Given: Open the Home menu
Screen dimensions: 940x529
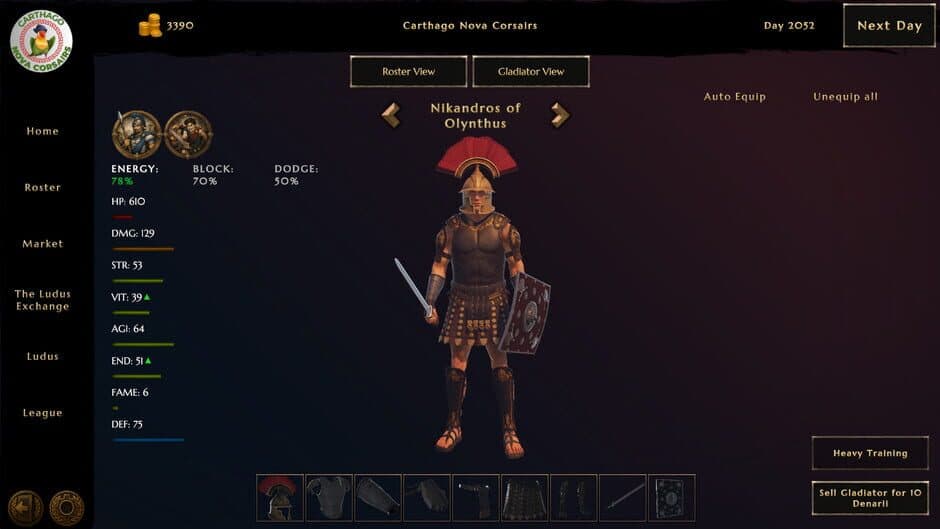Looking at the screenshot, I should click(42, 131).
